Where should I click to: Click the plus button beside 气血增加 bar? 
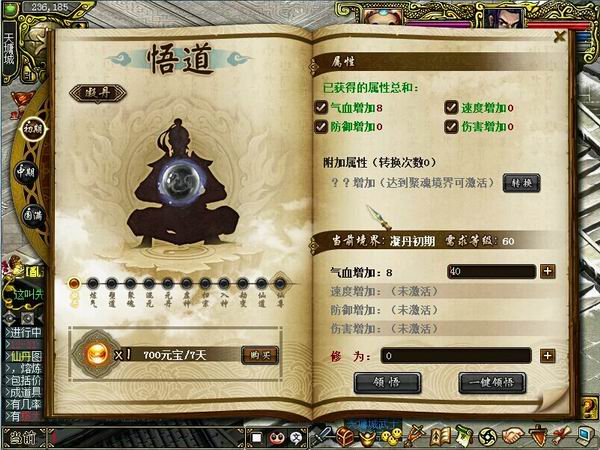pyautogui.click(x=547, y=271)
